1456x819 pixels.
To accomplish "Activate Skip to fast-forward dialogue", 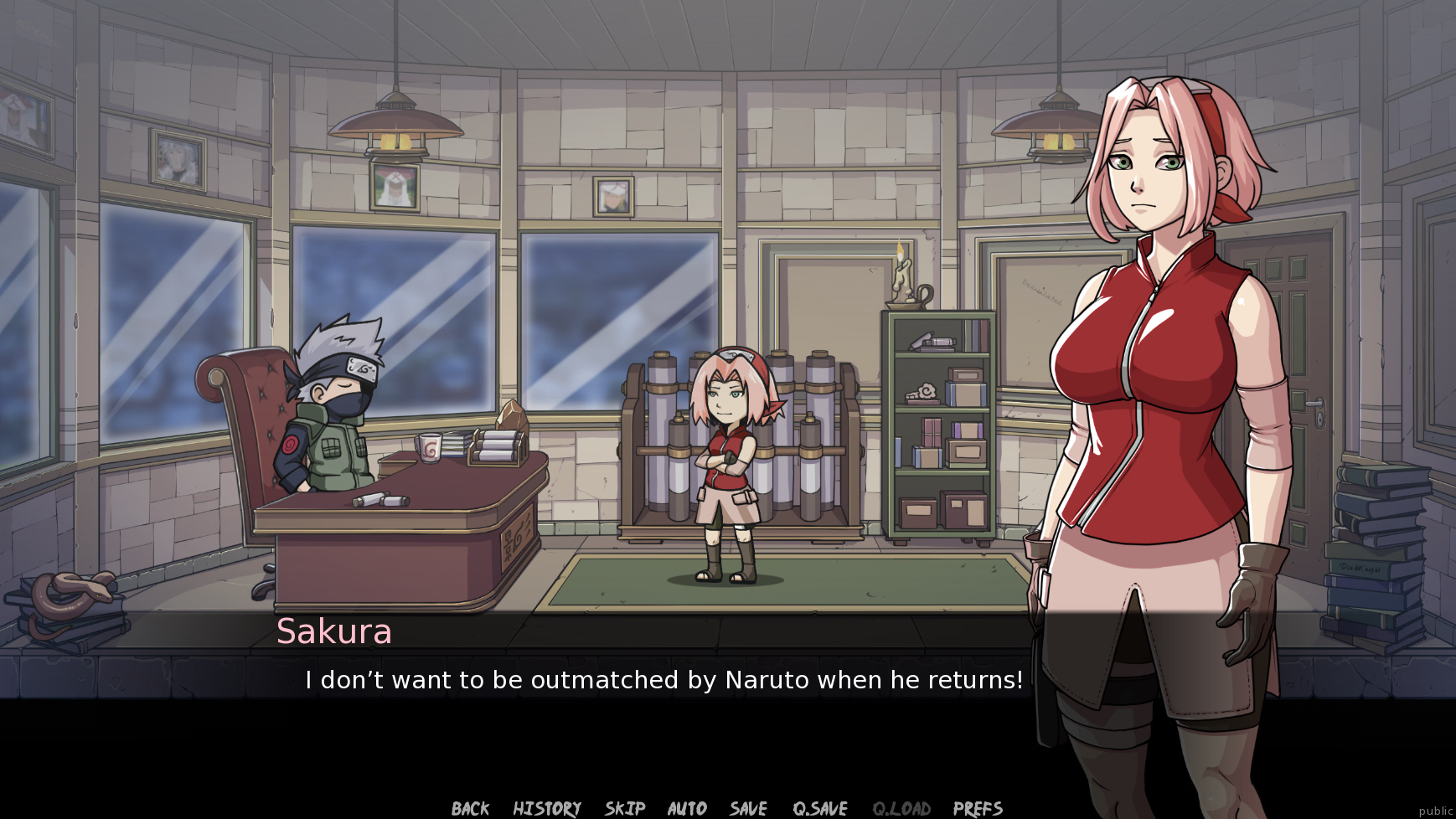I will click(x=625, y=808).
